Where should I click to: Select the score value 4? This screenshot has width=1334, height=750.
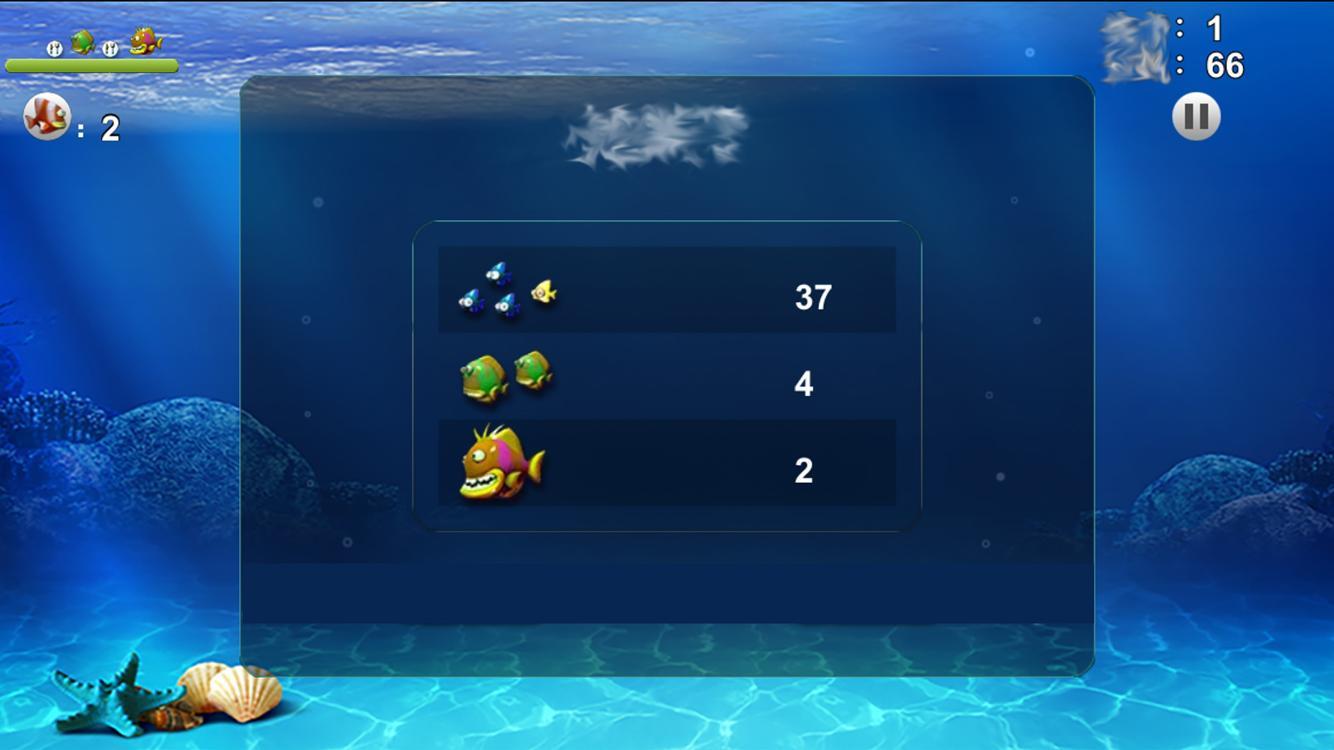click(x=803, y=383)
